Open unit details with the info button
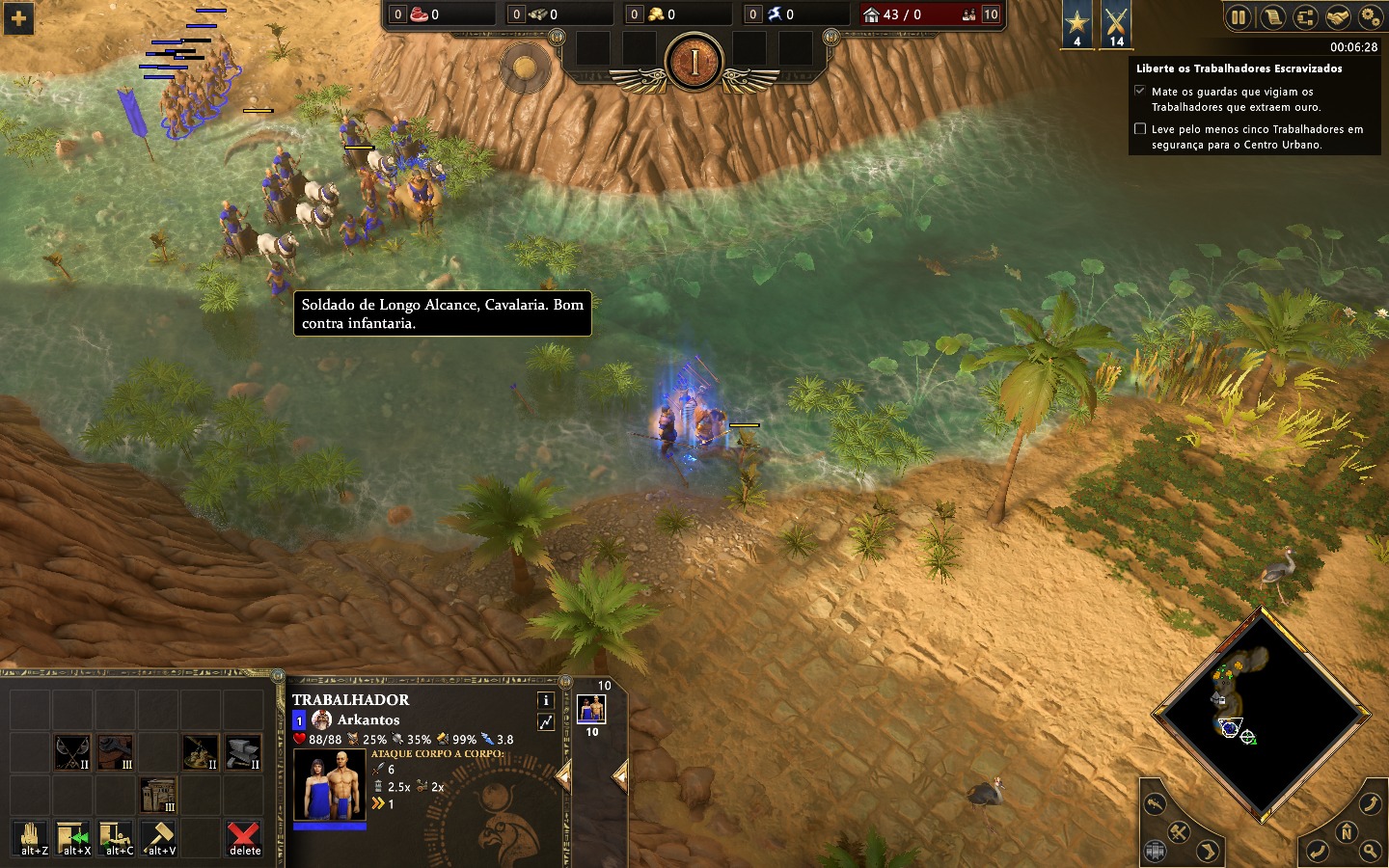The width and height of the screenshot is (1389, 868). pyautogui.click(x=545, y=700)
